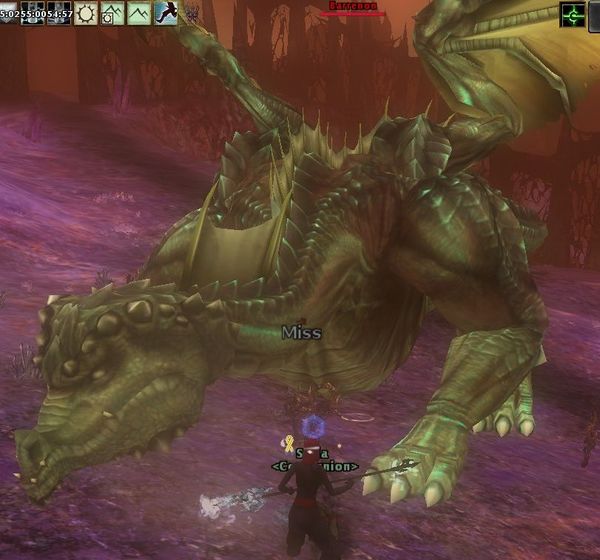600x560 pixels.
Task: Click the faded snowflake status icon
Action: click(x=190, y=15)
